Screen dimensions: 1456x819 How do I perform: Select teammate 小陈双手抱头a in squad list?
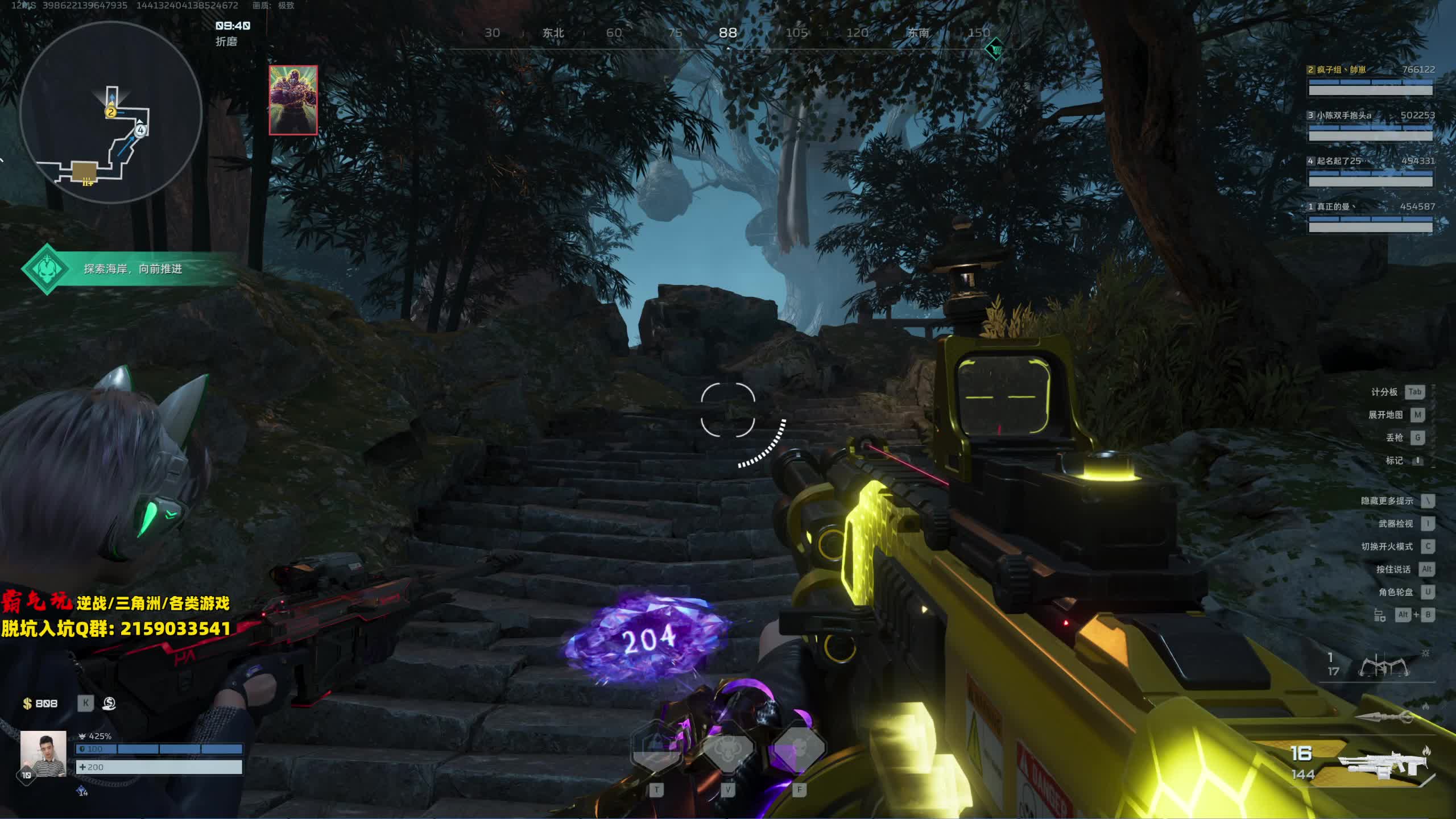point(1370,126)
